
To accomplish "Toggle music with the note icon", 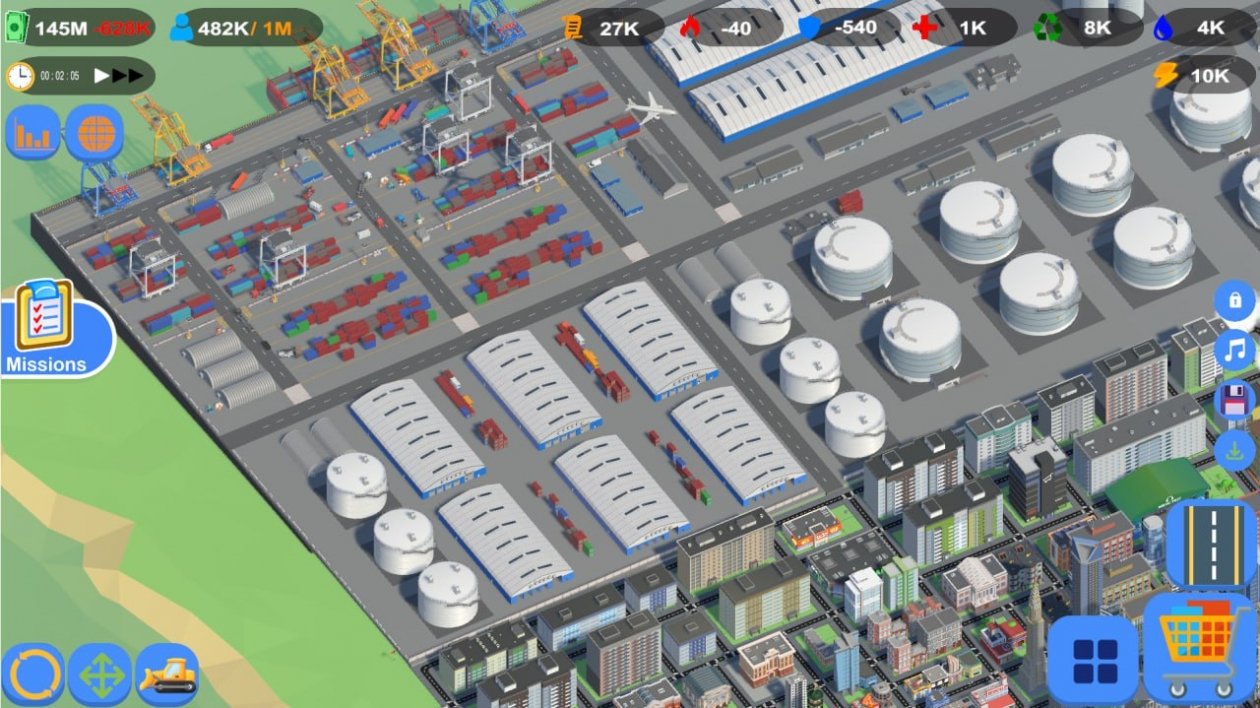I will tap(1235, 350).
